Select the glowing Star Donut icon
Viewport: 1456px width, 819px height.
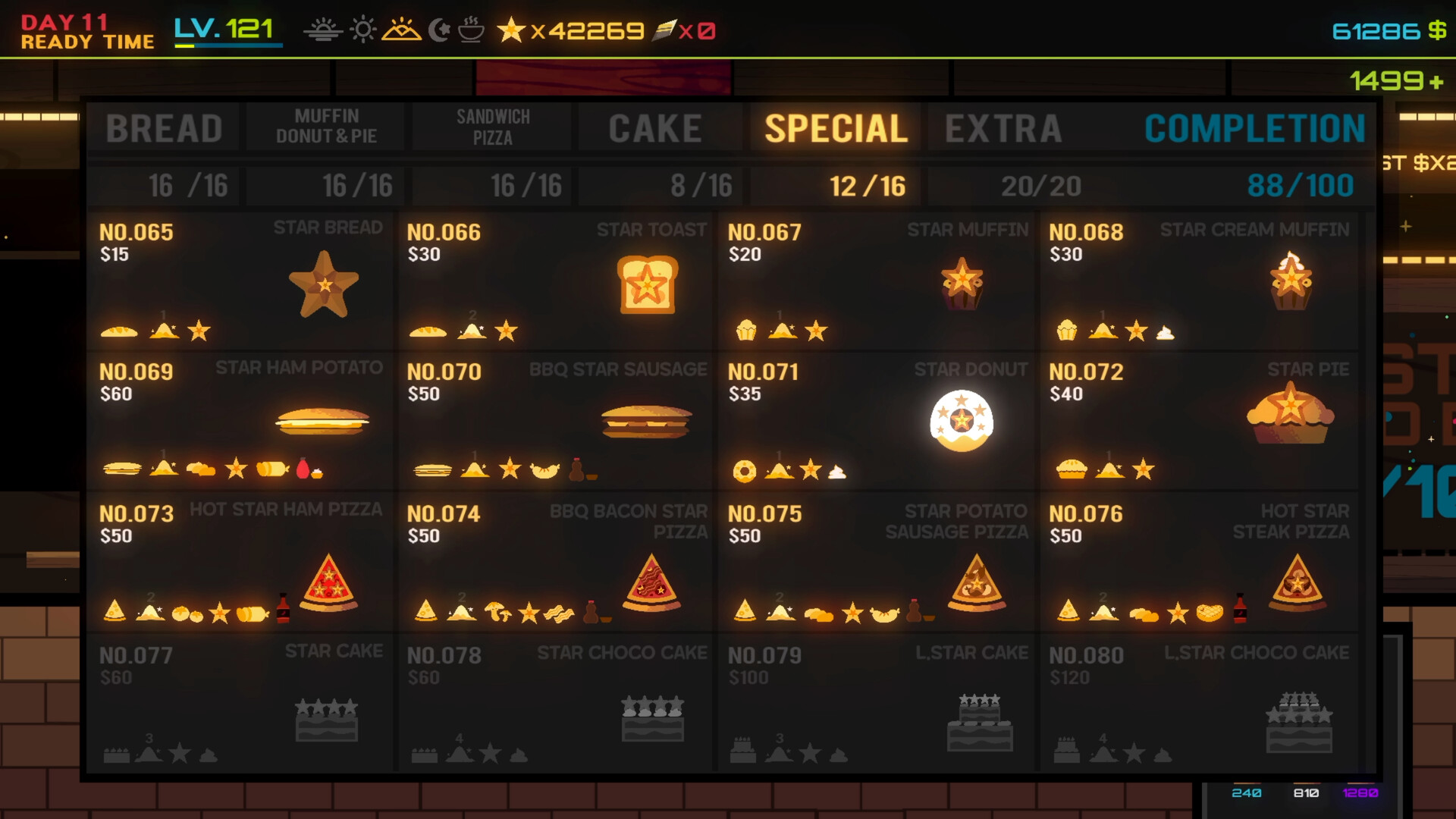click(962, 419)
